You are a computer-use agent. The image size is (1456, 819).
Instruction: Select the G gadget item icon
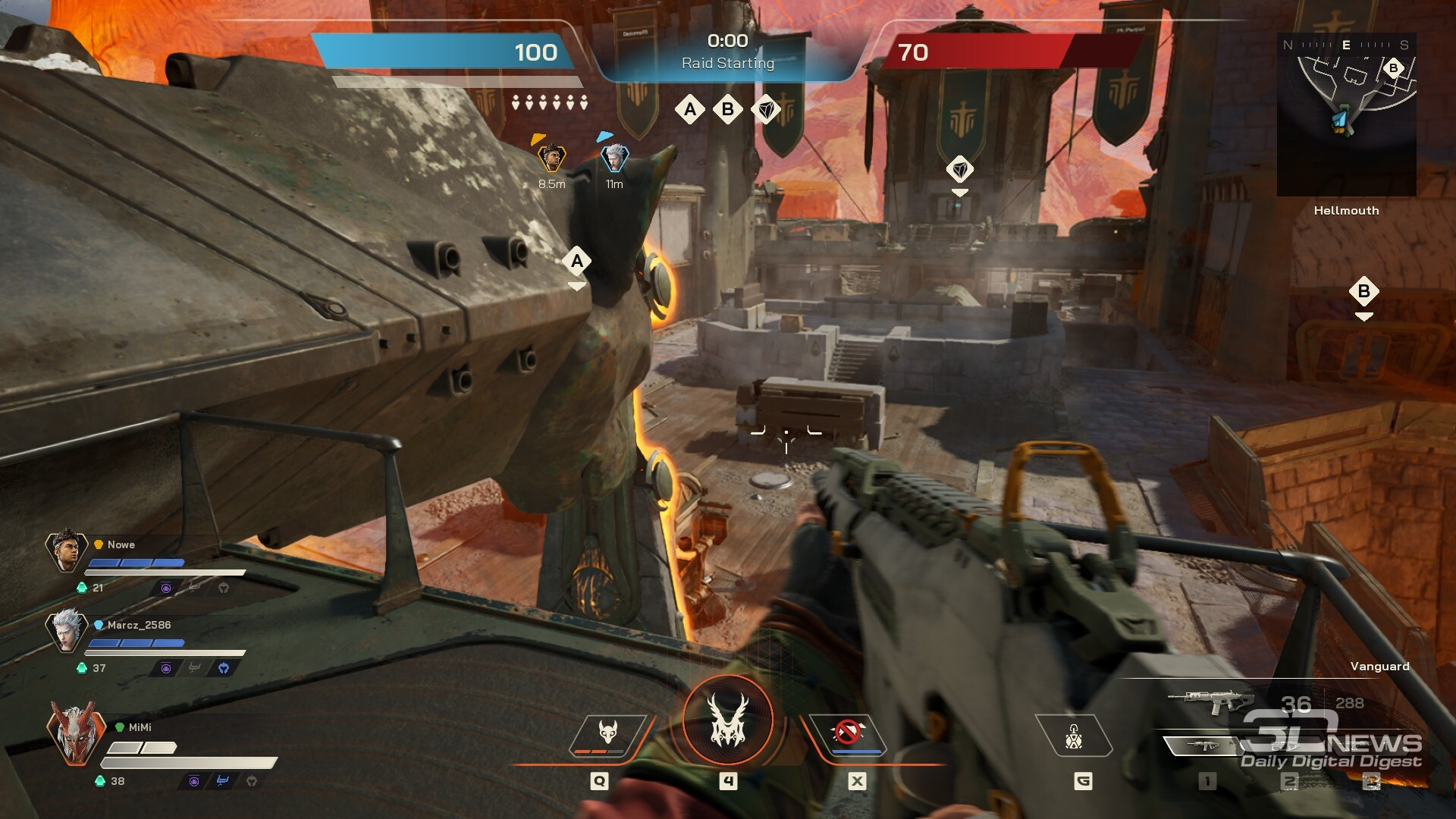1074,736
